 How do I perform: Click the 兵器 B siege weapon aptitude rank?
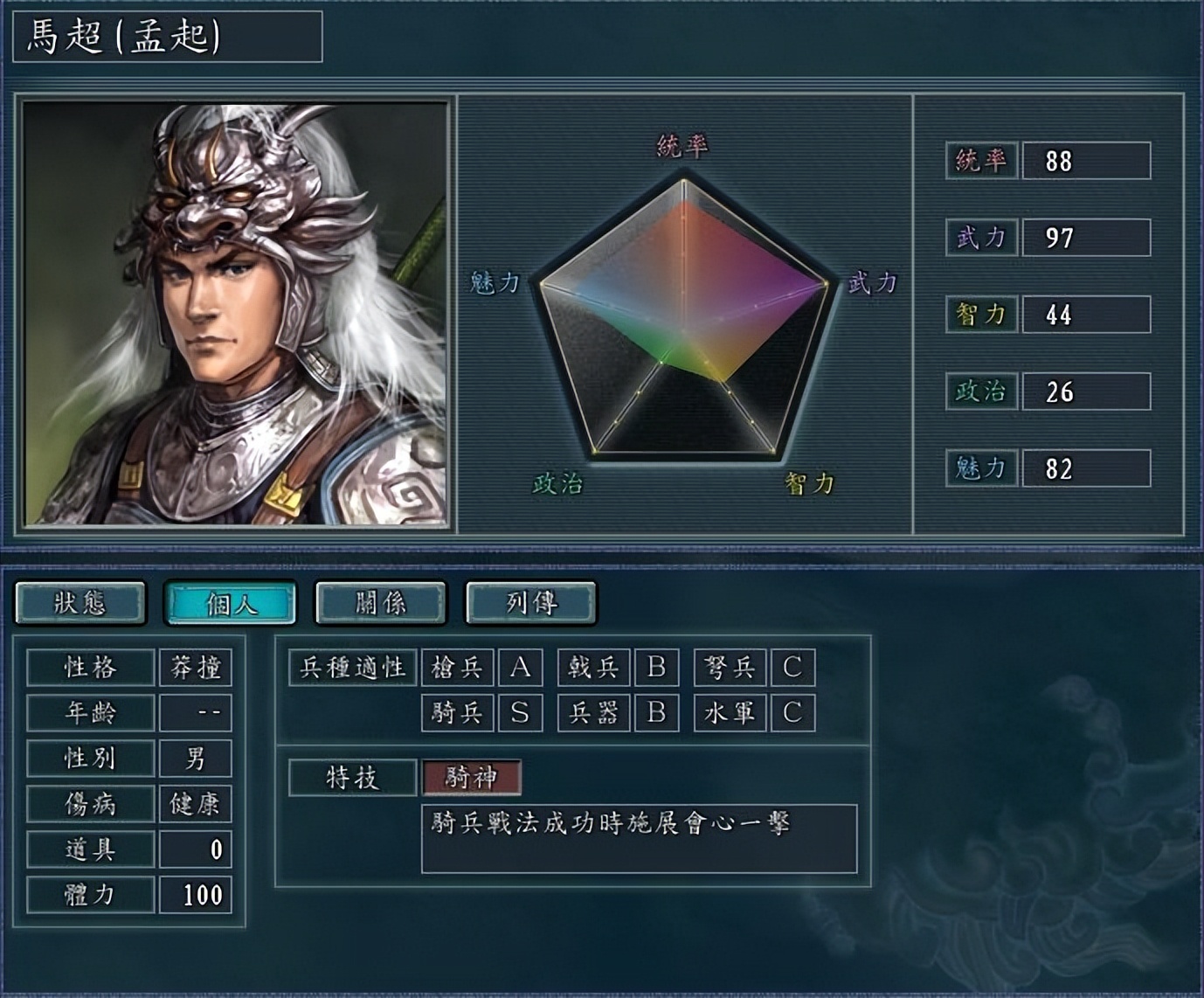click(656, 712)
